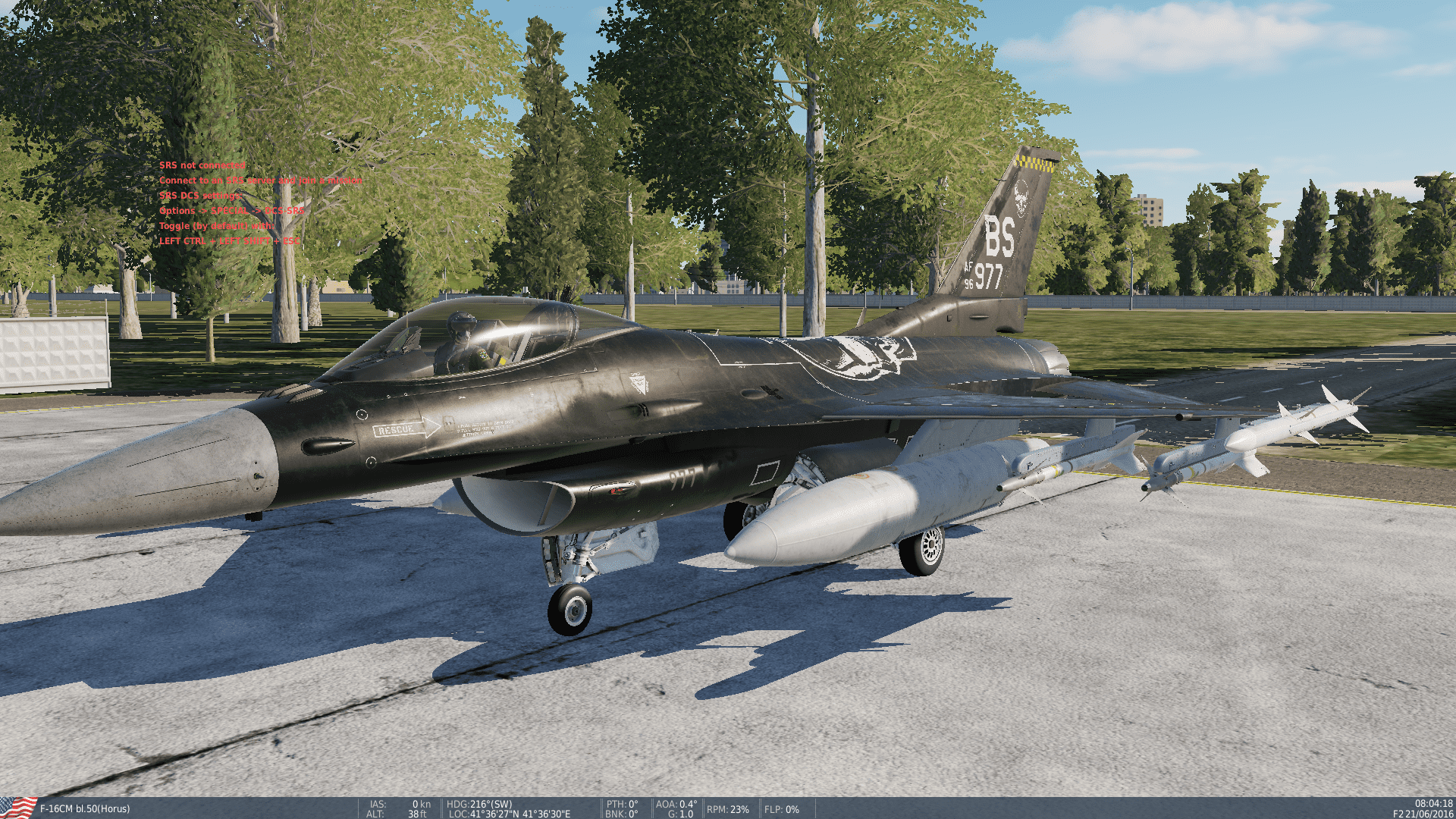Select the ALT 38 ft altitude readout
The width and height of the screenshot is (1456, 819).
pos(398,814)
